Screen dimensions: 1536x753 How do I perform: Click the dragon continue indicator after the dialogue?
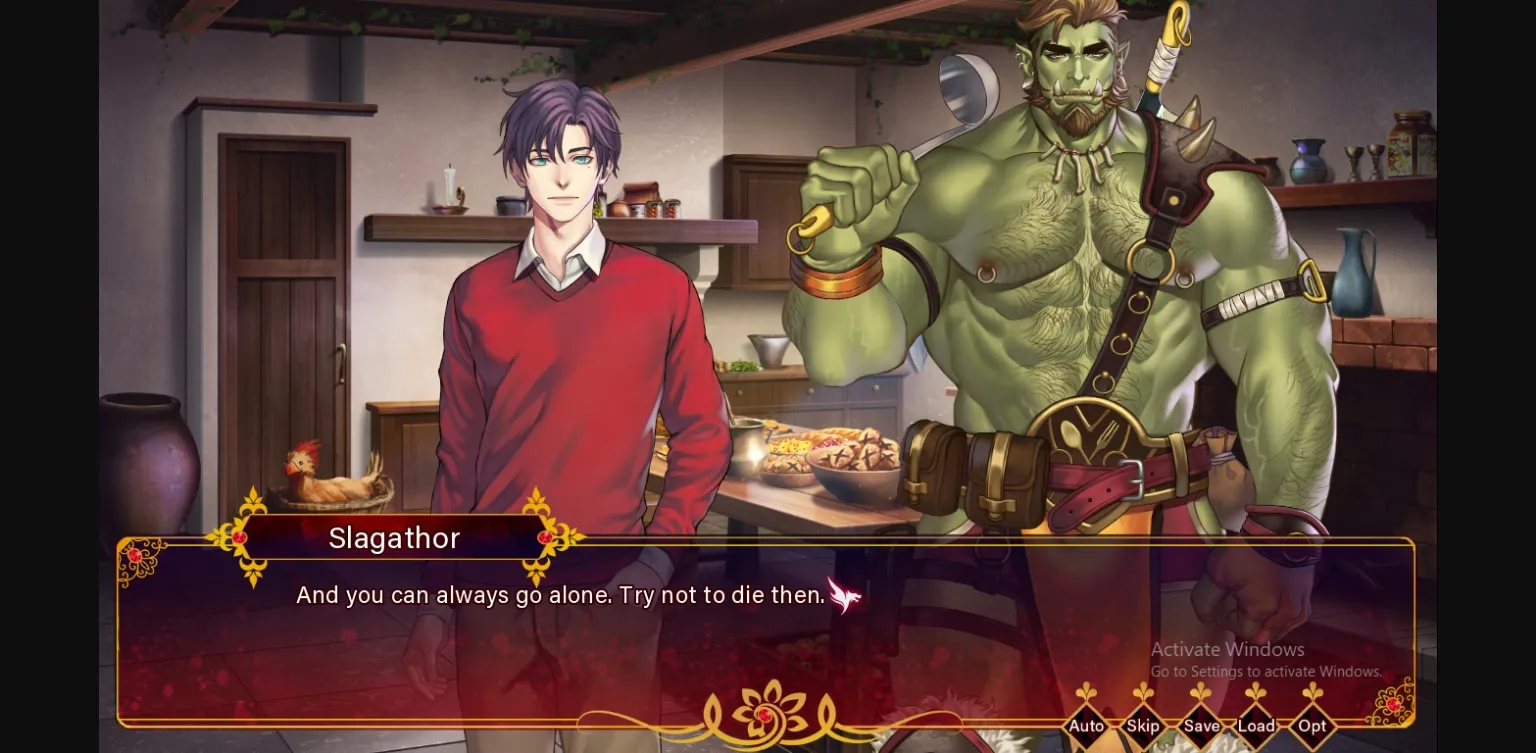843,595
